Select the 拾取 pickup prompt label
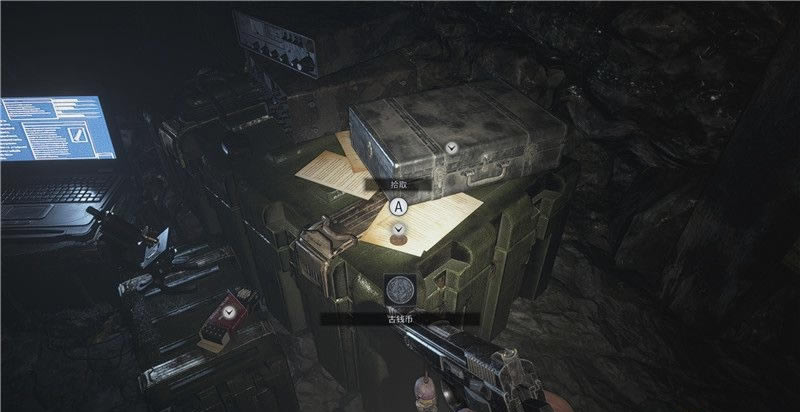800x412 pixels. click(397, 185)
